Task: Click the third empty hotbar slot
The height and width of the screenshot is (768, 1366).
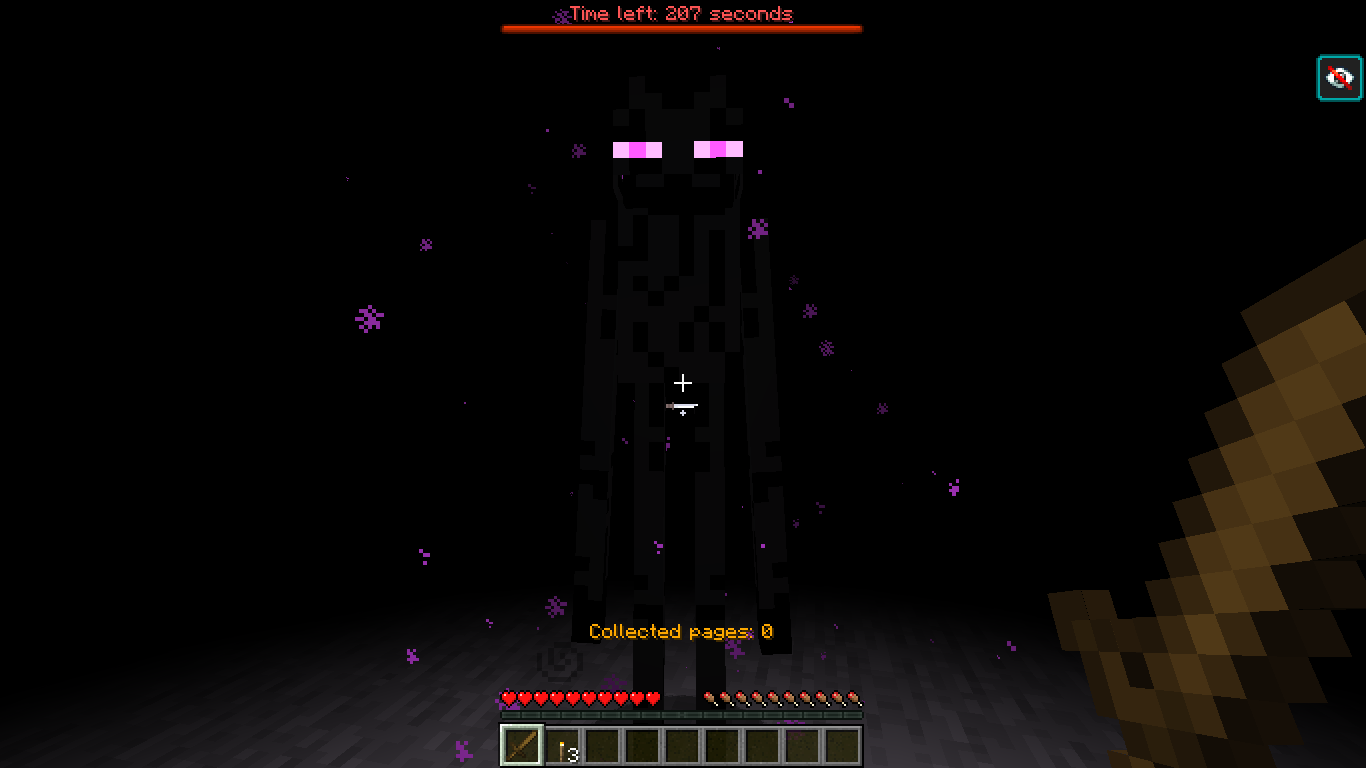Action: 601,744
